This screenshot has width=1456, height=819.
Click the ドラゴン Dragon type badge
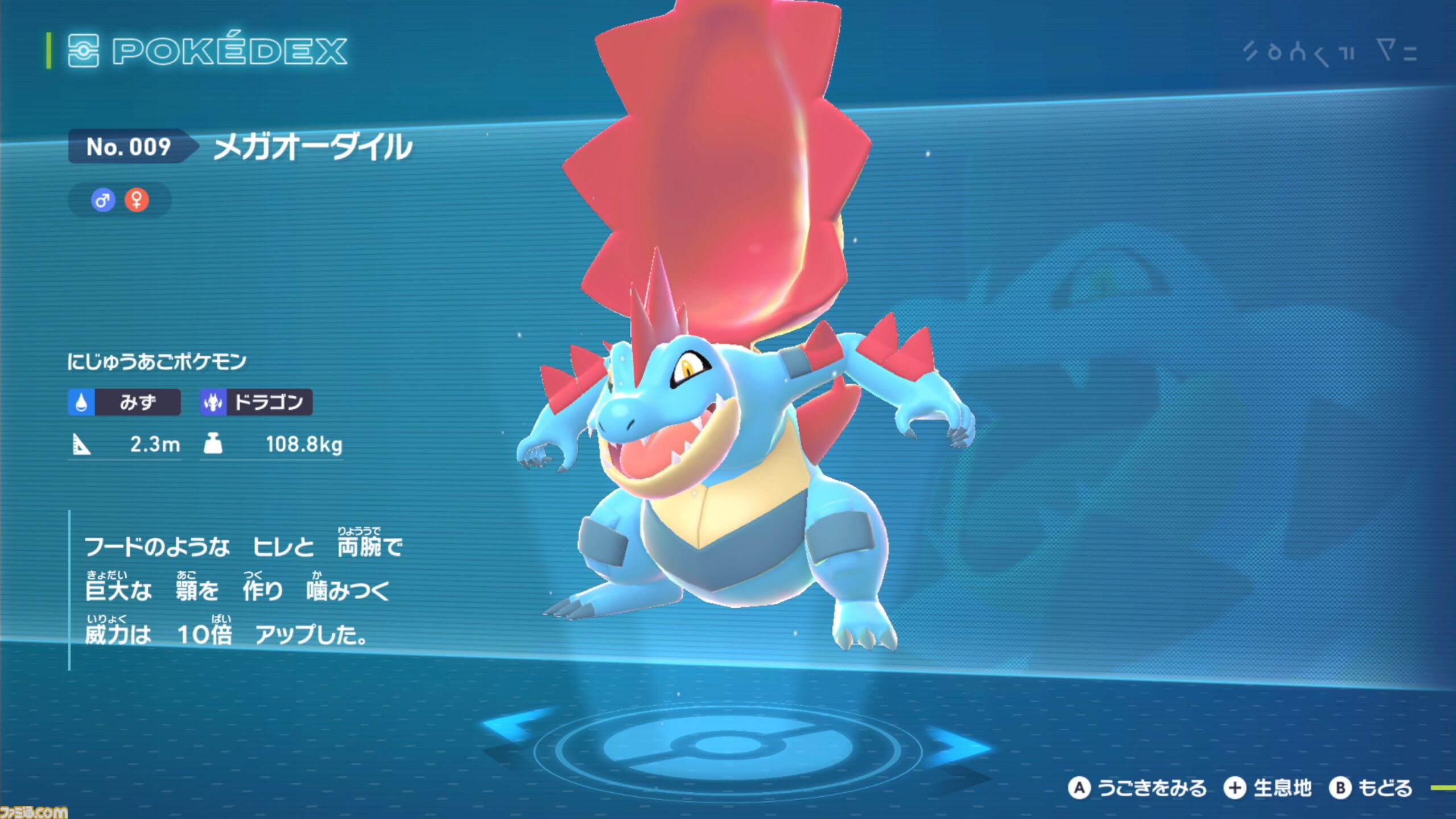click(256, 402)
